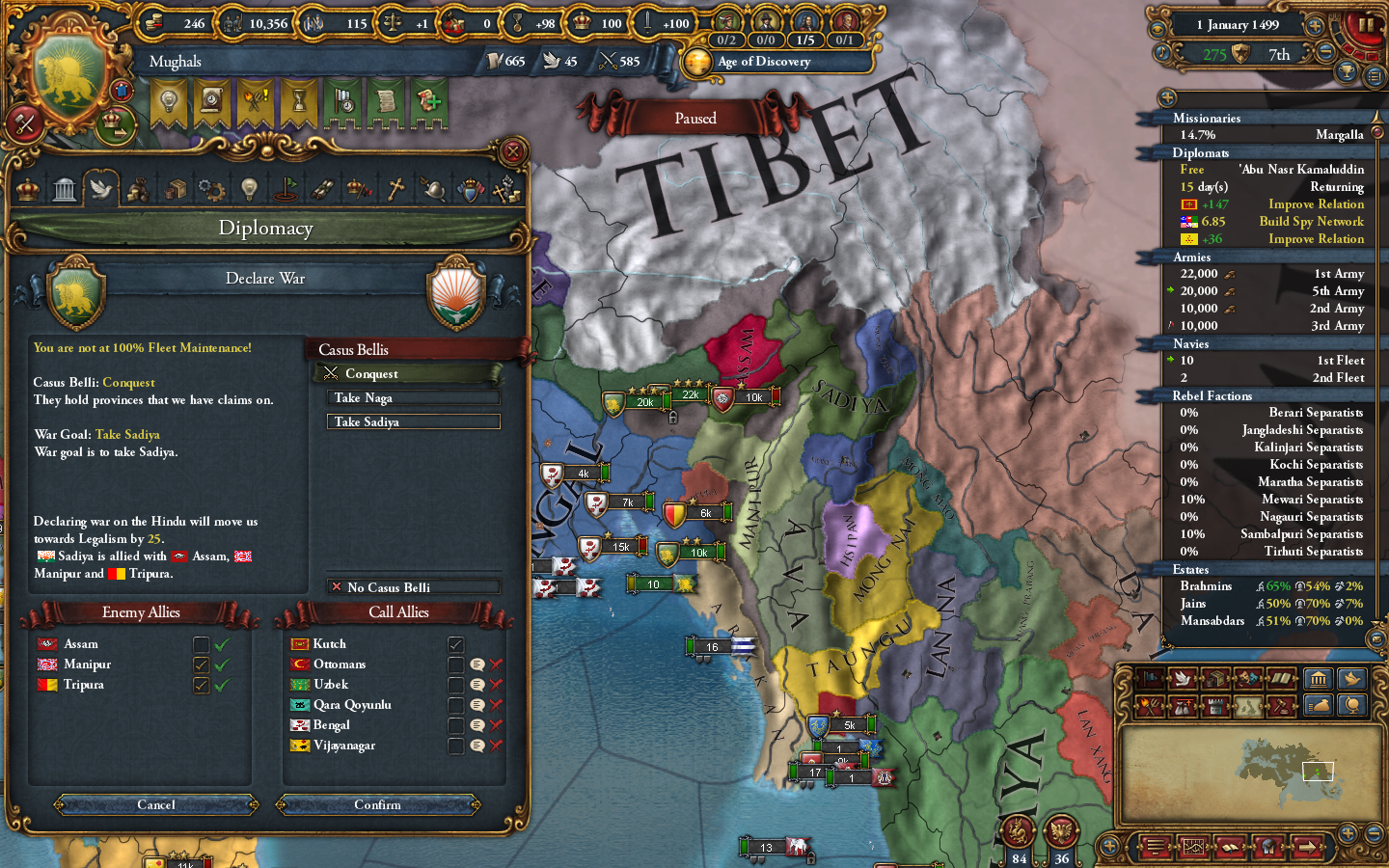Viewport: 1389px width, 868px height.
Task: Open the Missions flag panel
Action: pyautogui.click(x=286, y=188)
